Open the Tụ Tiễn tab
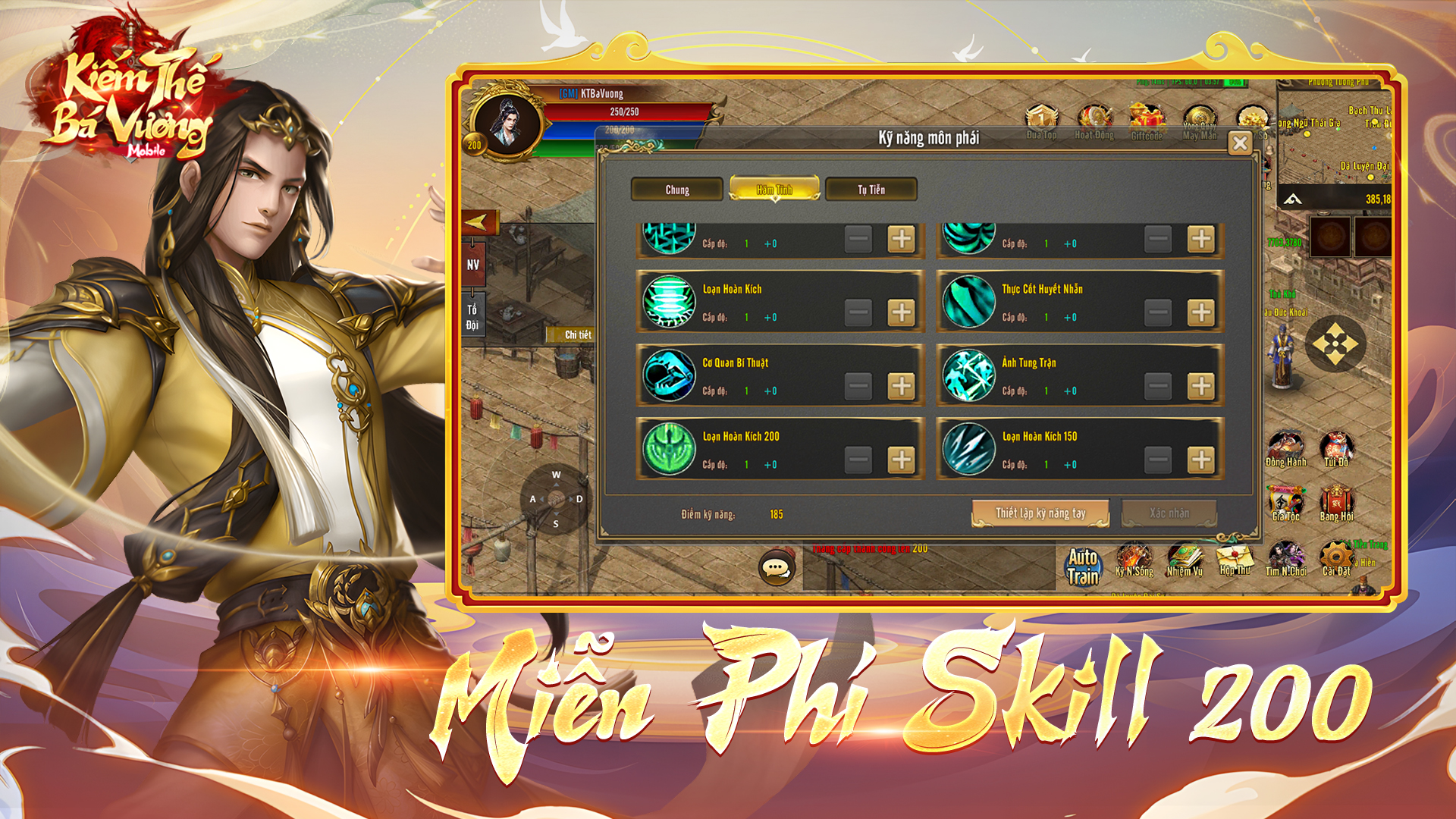Viewport: 1456px width, 819px height. pos(871,190)
